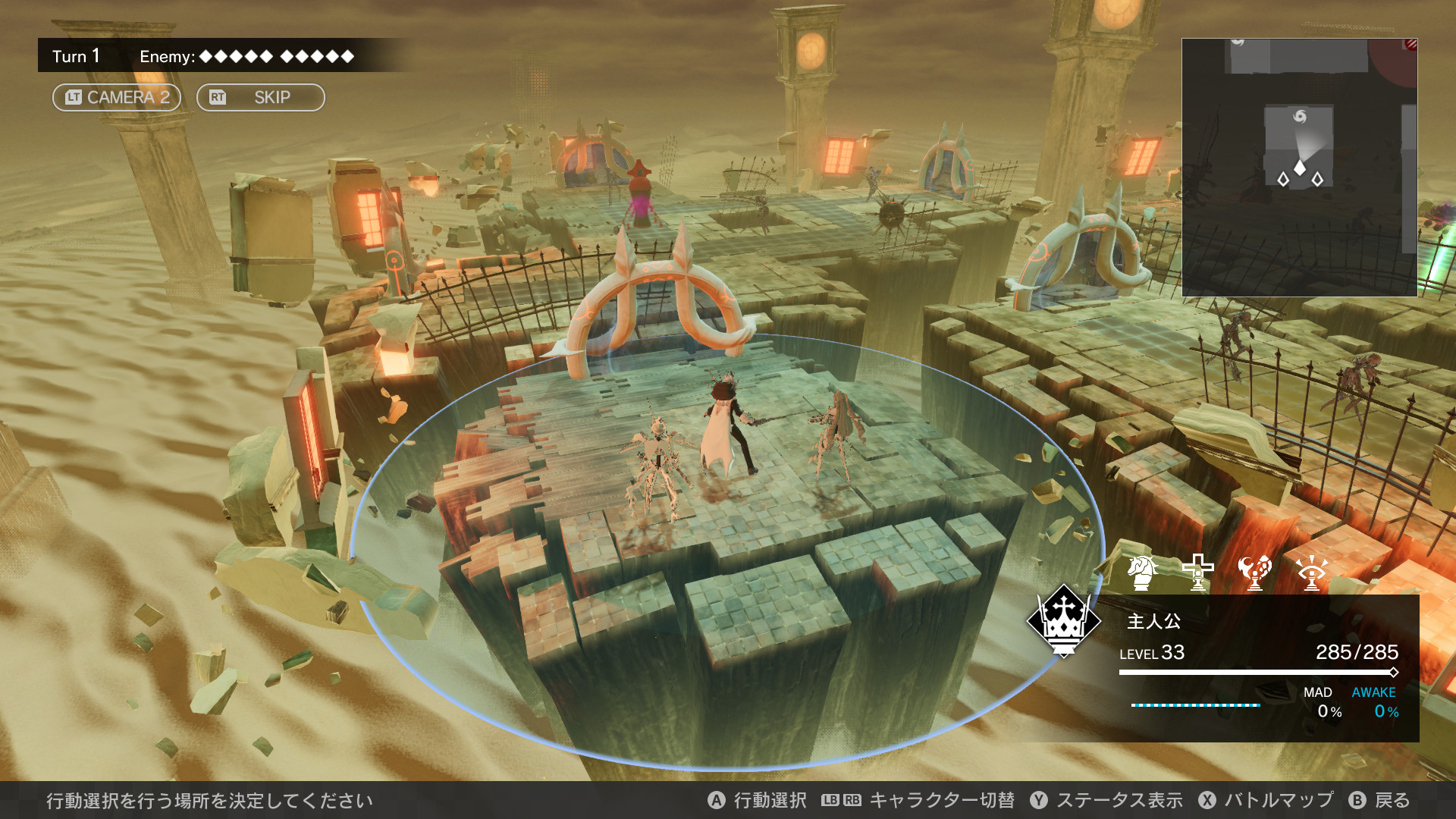Choose the 行動選択 action select option

(x=757, y=800)
